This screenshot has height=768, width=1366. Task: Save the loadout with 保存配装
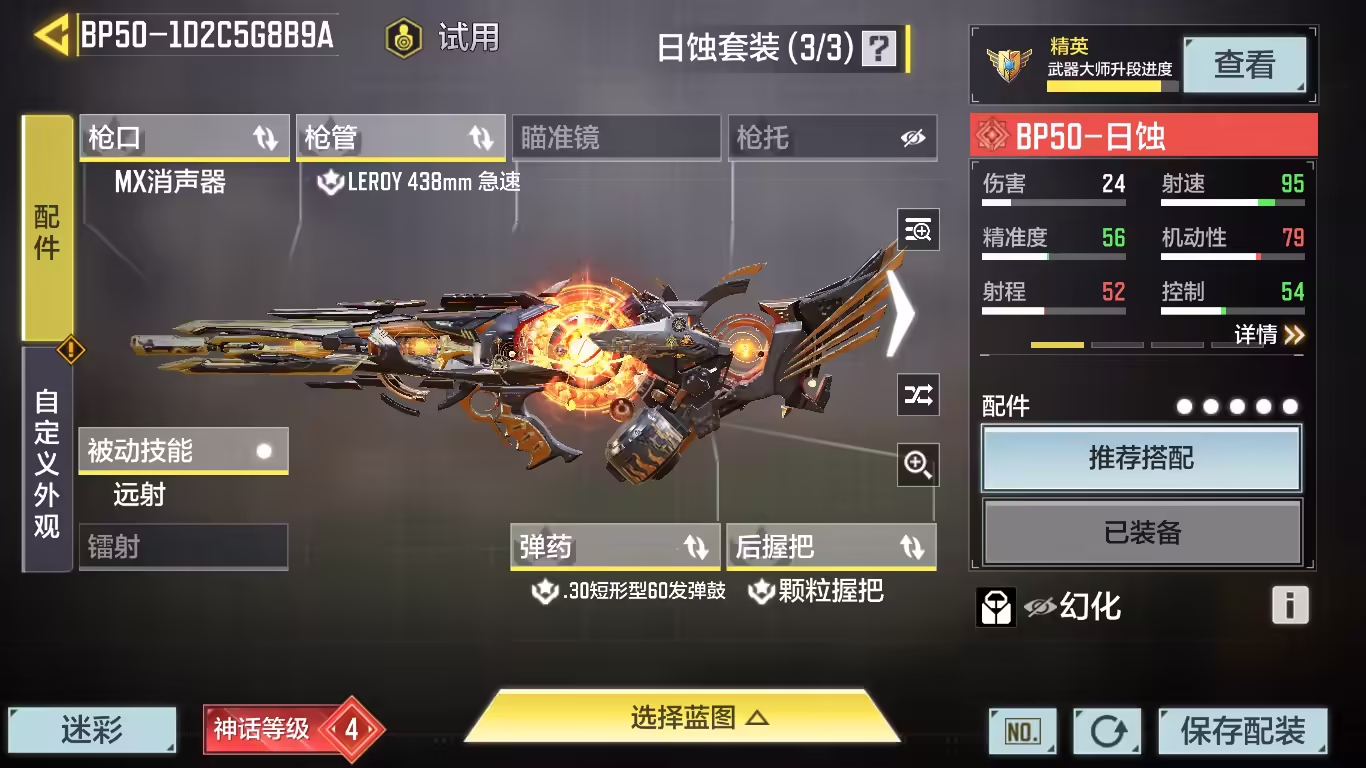1242,731
